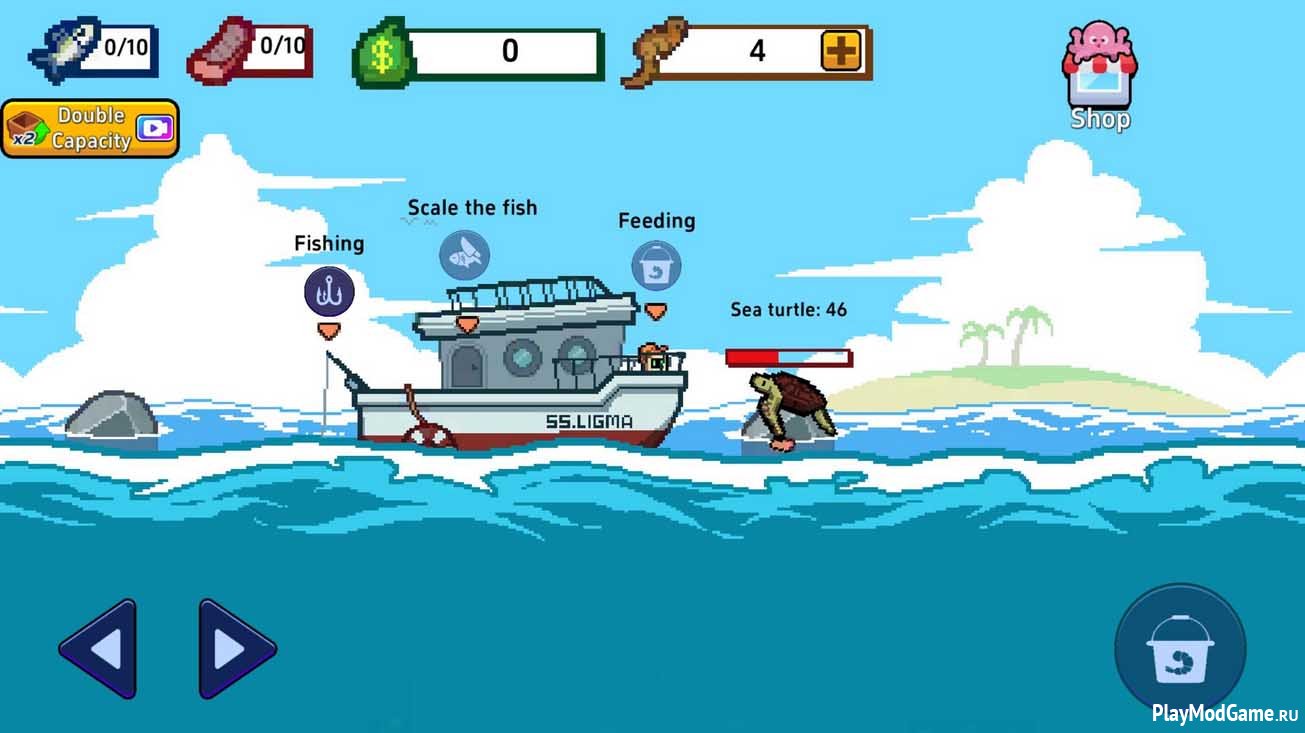The width and height of the screenshot is (1305, 733).
Task: Select the Fishing hook station icon
Action: [329, 292]
